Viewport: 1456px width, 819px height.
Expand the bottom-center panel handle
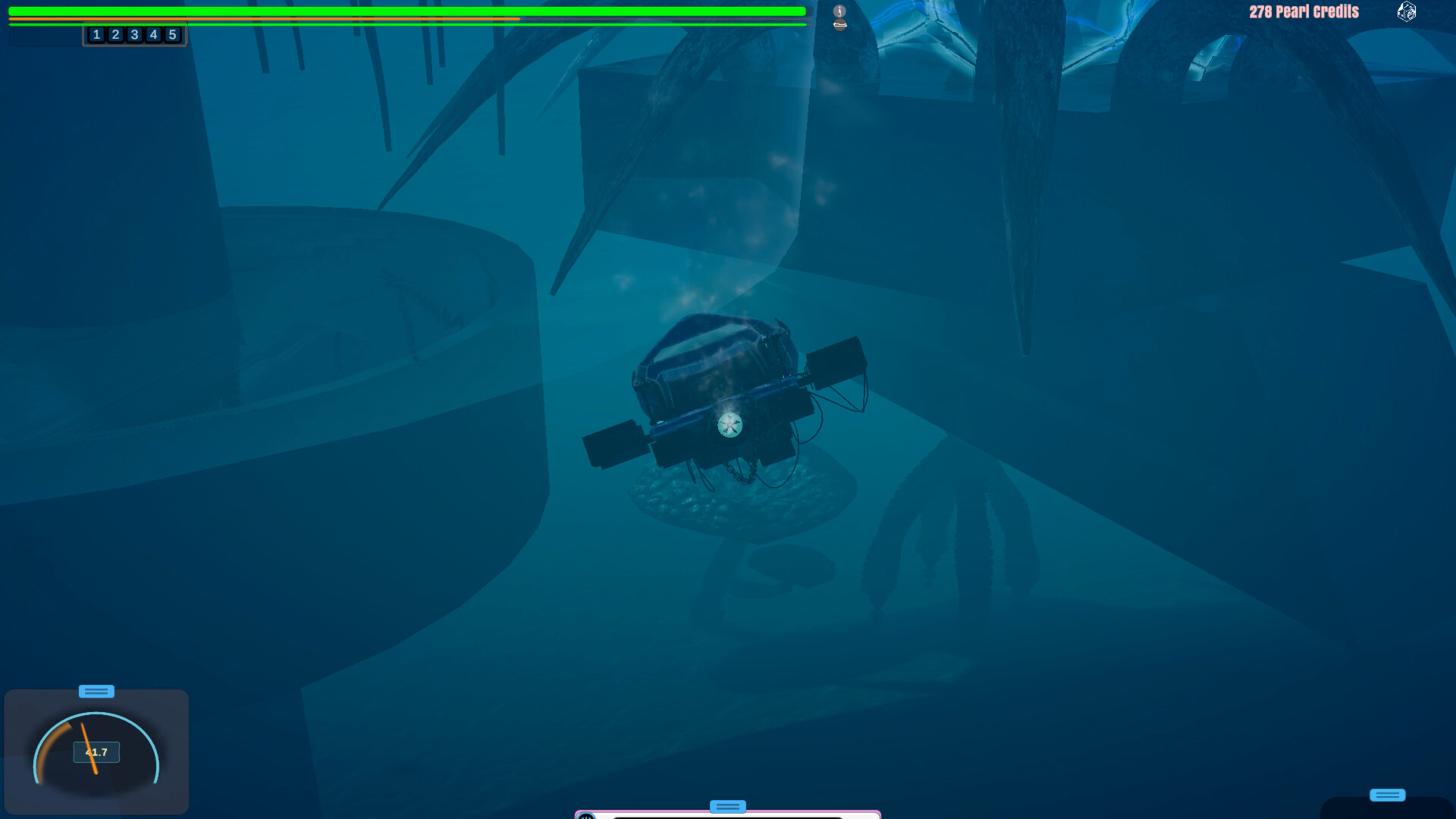click(726, 806)
